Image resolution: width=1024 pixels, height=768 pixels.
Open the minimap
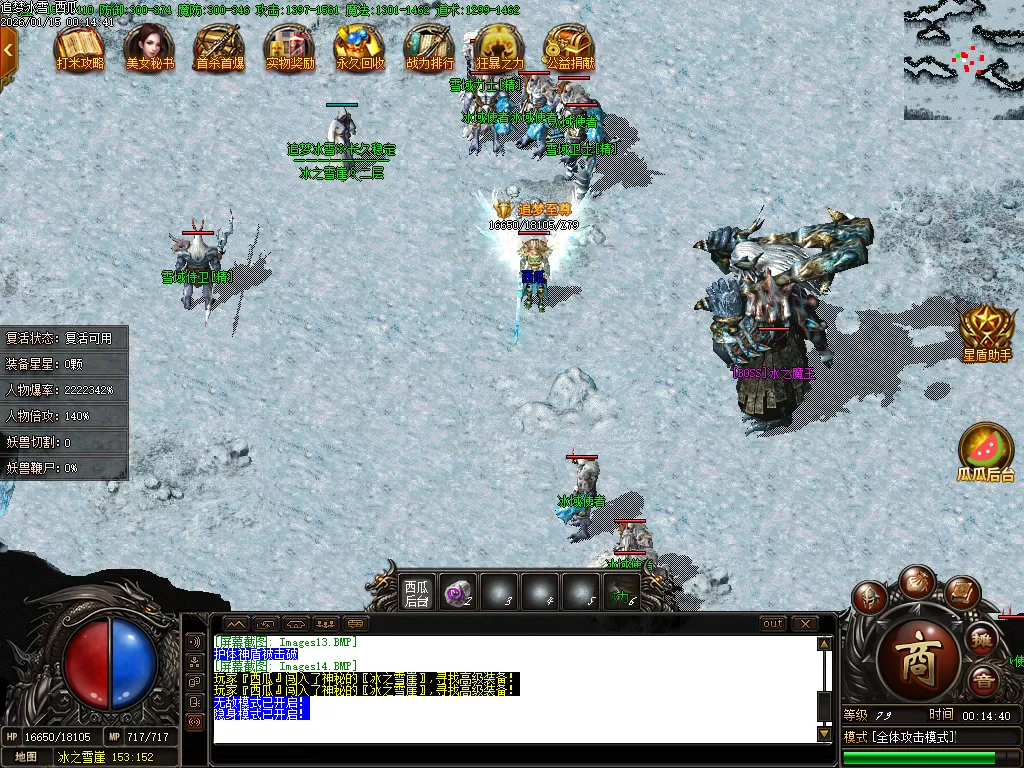963,60
